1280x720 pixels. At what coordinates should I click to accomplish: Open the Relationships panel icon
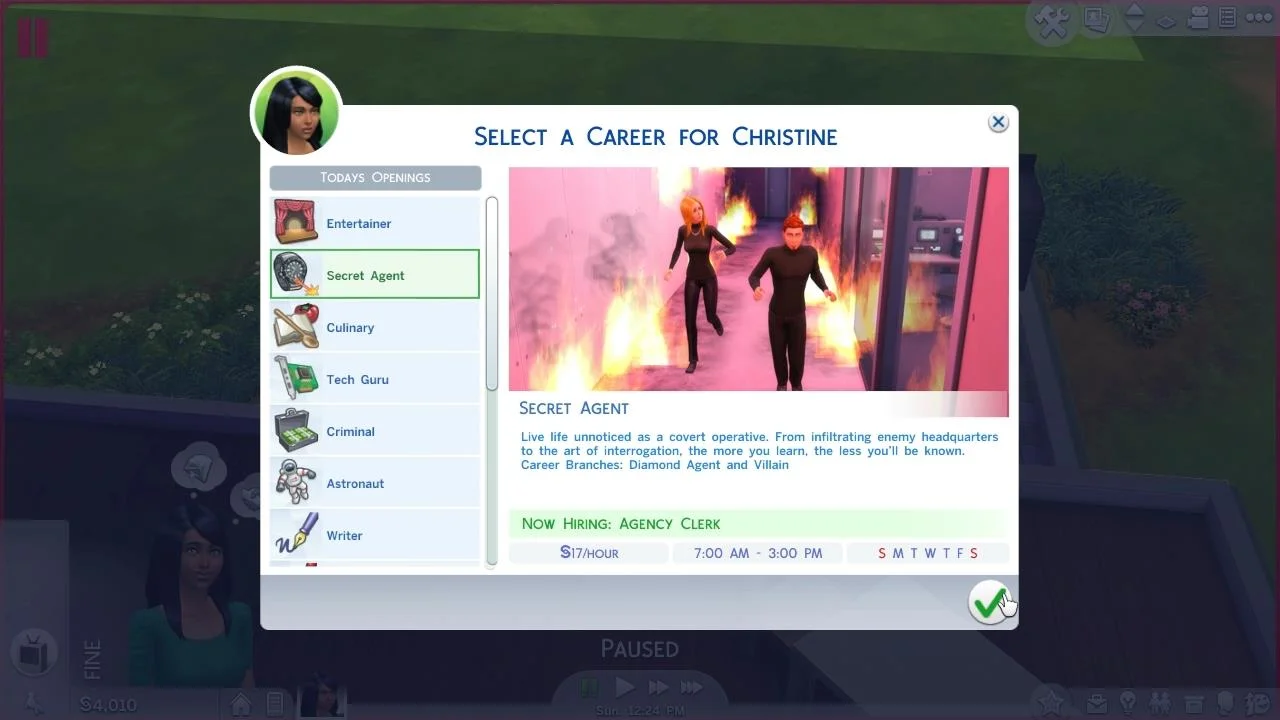point(1161,702)
